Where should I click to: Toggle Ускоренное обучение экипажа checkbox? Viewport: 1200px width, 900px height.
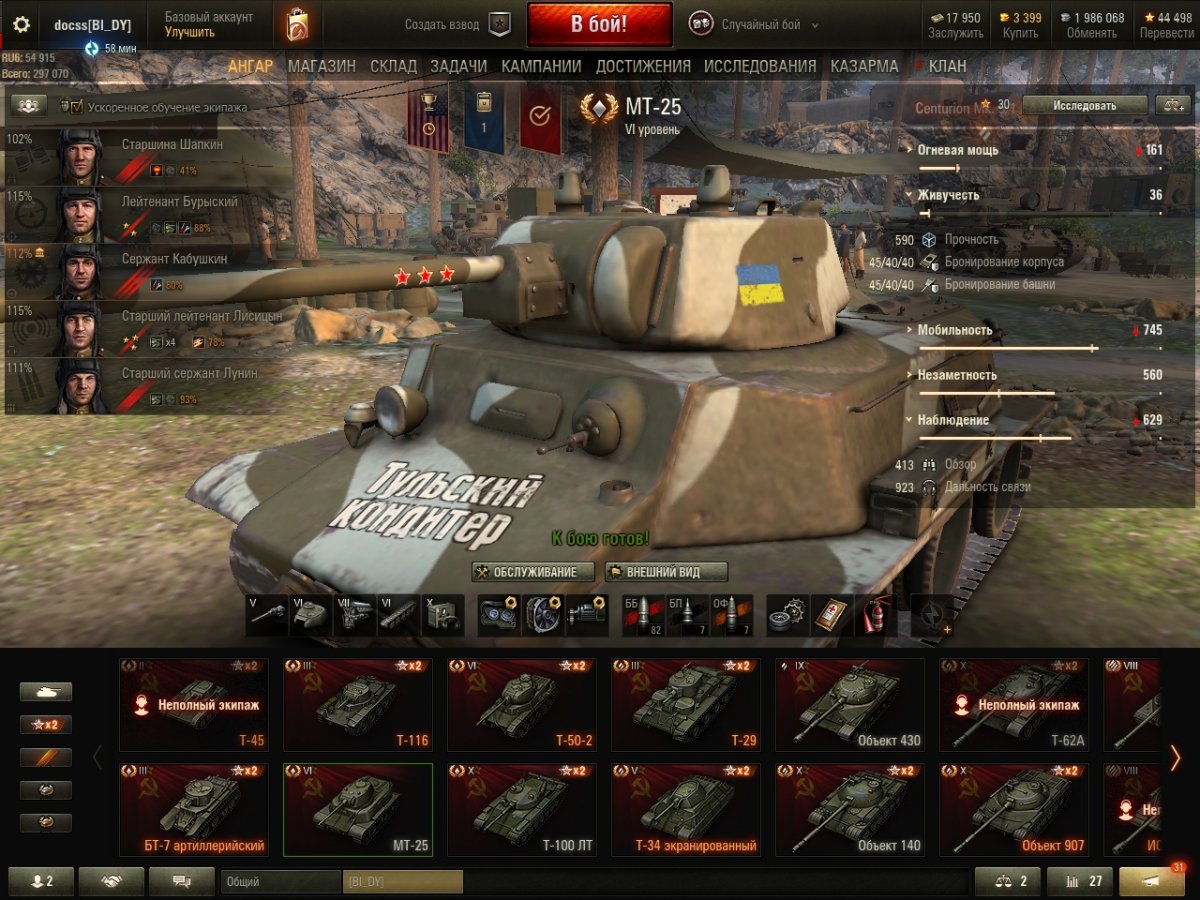click(77, 106)
